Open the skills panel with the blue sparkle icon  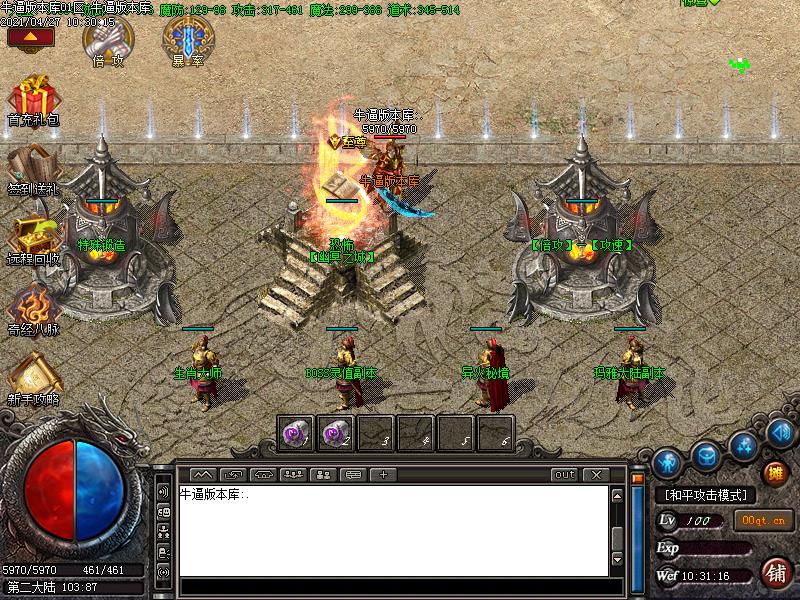tap(742, 444)
